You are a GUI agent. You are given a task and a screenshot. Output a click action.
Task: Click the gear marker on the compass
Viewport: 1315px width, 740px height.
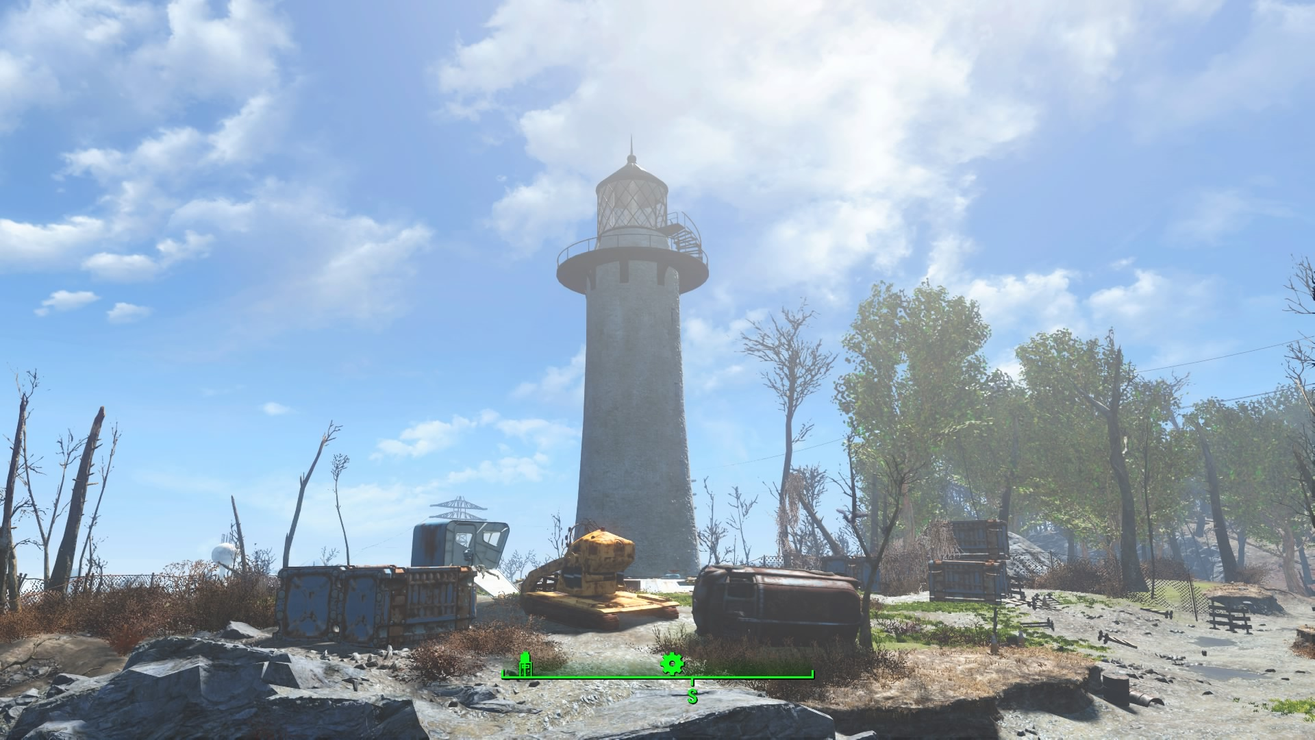coord(671,663)
